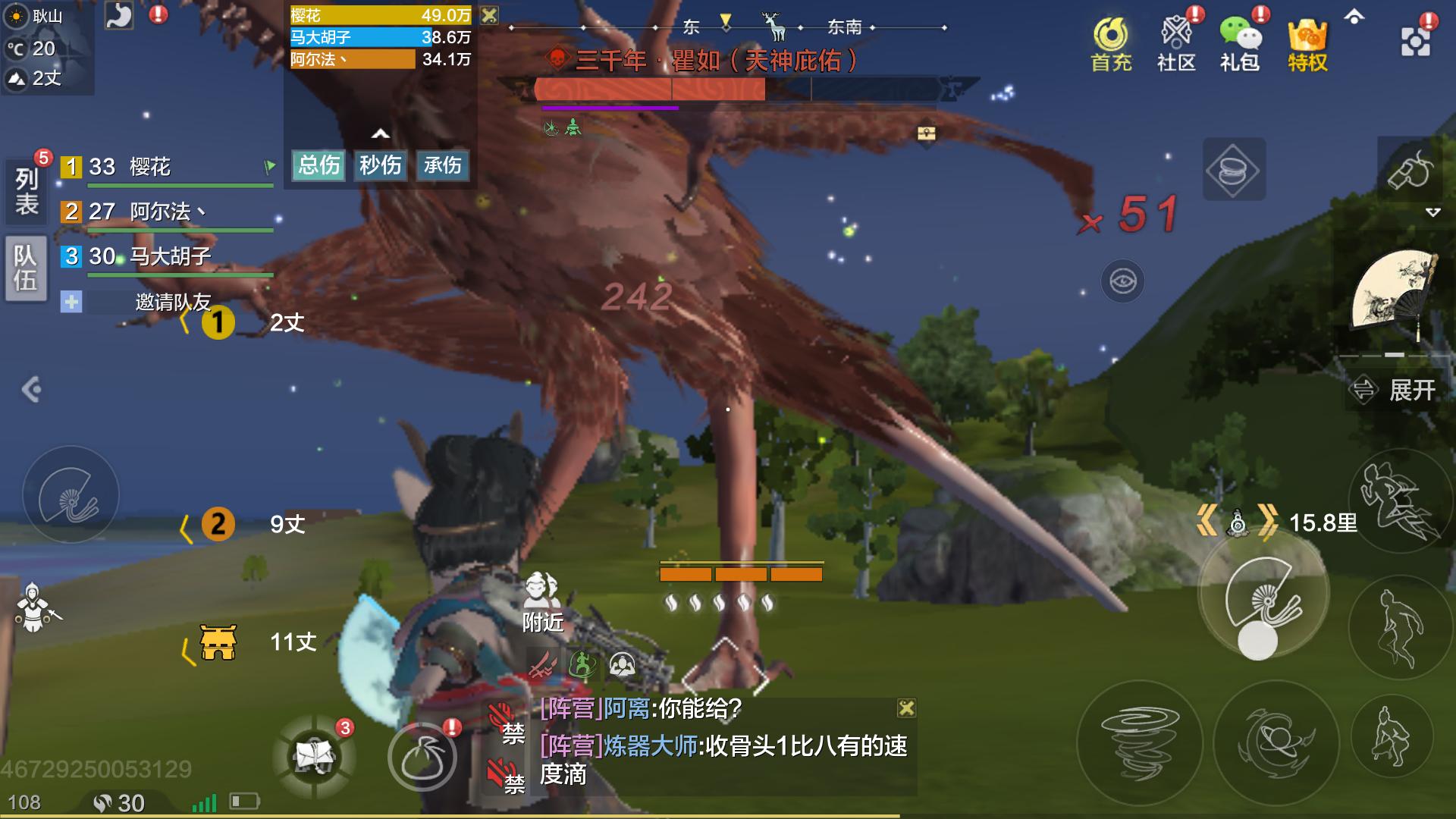Open the bag pouch icon
The width and height of the screenshot is (1456, 819).
422,757
